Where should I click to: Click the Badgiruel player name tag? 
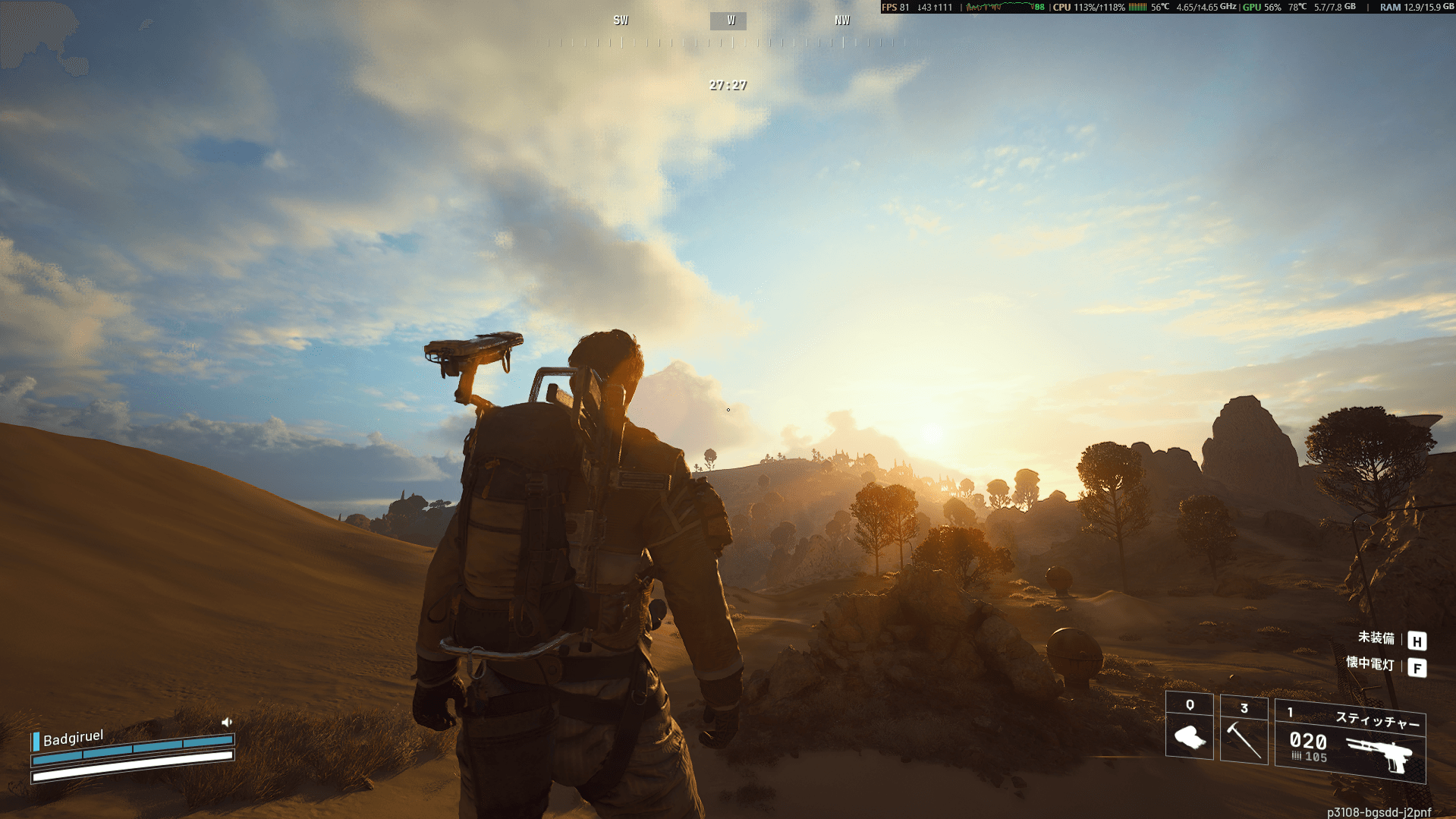pos(73,738)
